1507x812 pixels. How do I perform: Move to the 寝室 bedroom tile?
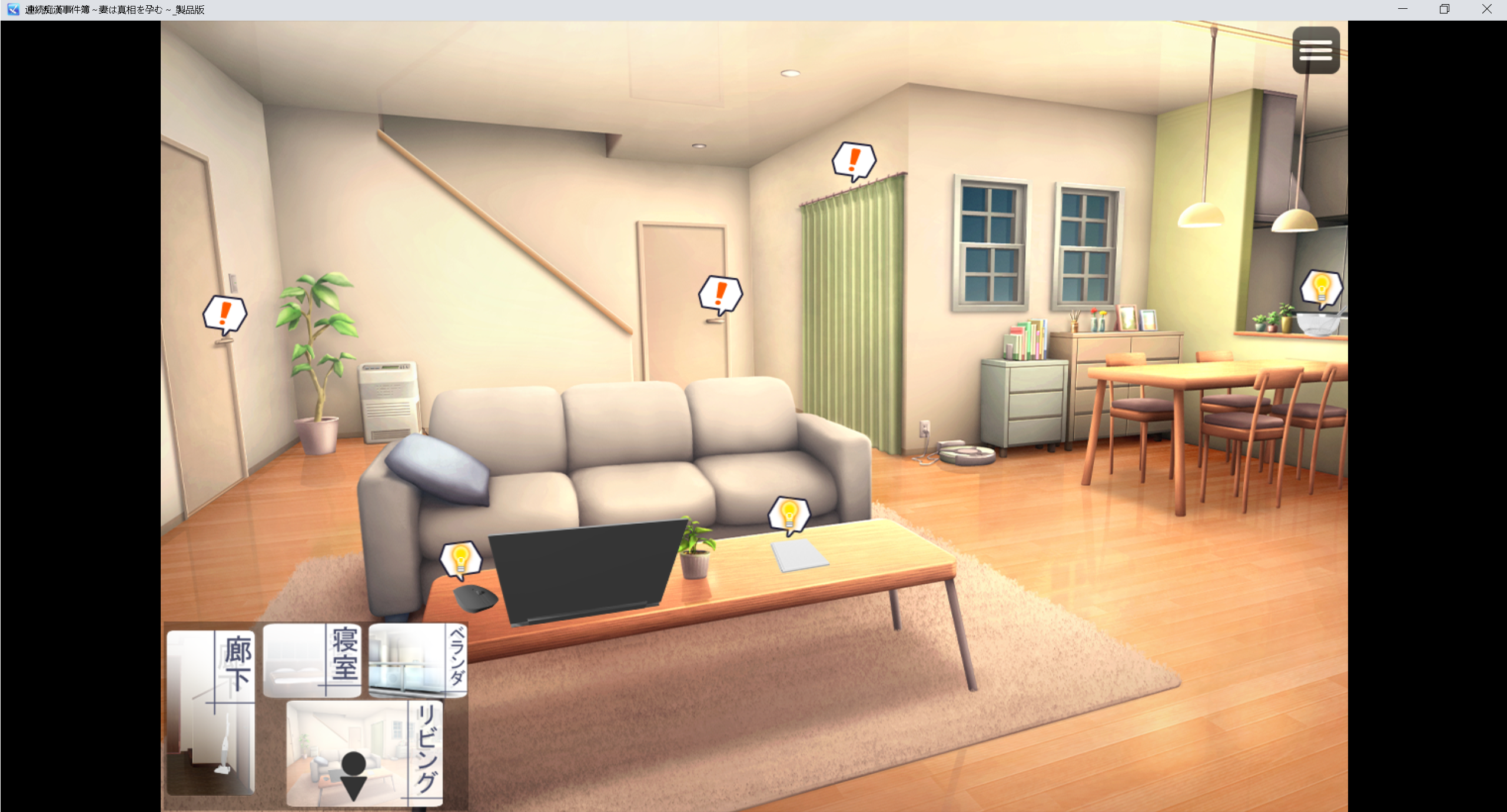pos(312,661)
